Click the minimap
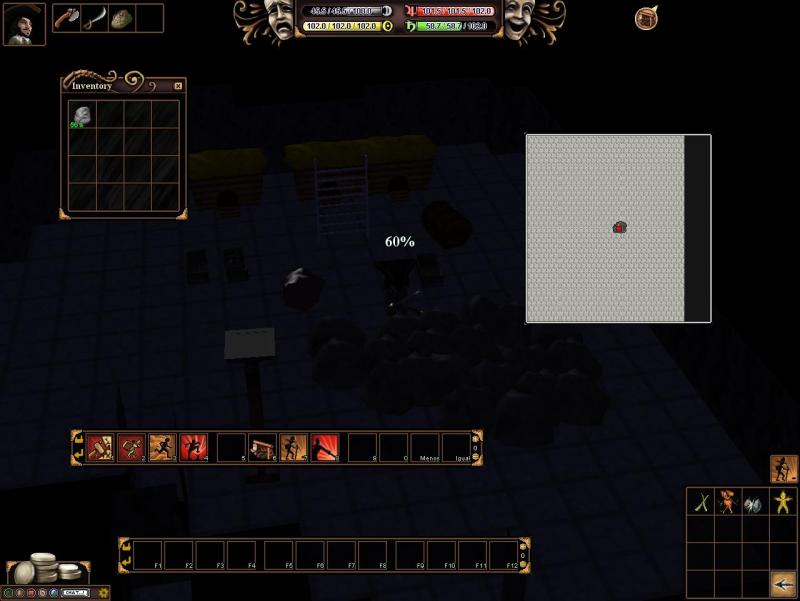Viewport: 800px width, 601px height. (606, 228)
